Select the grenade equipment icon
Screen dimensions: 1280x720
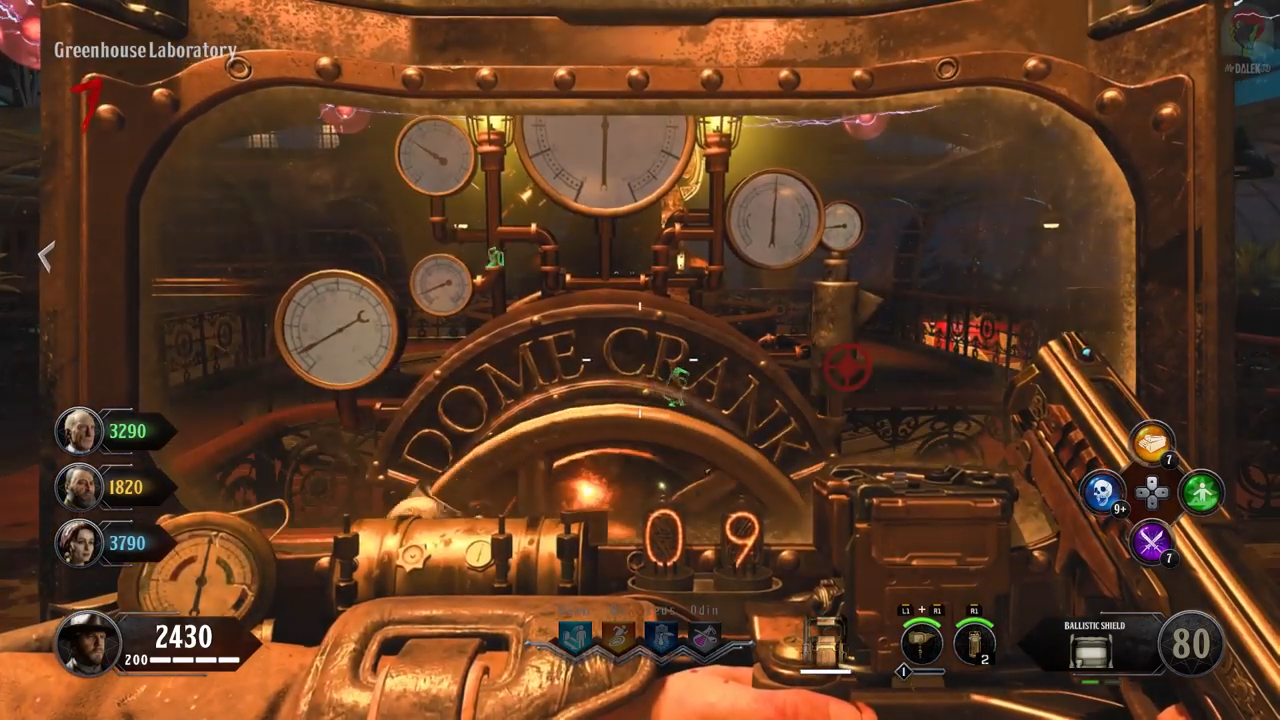(x=973, y=643)
